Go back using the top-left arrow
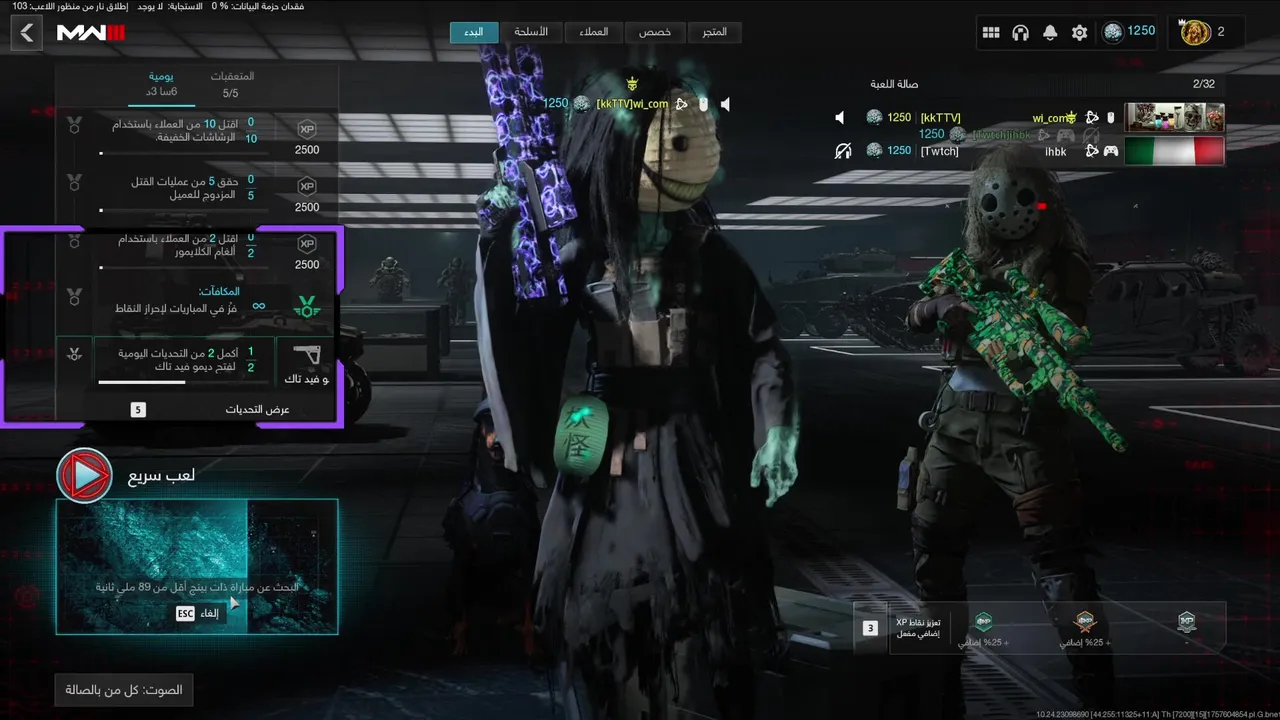The width and height of the screenshot is (1280, 720). tap(27, 33)
